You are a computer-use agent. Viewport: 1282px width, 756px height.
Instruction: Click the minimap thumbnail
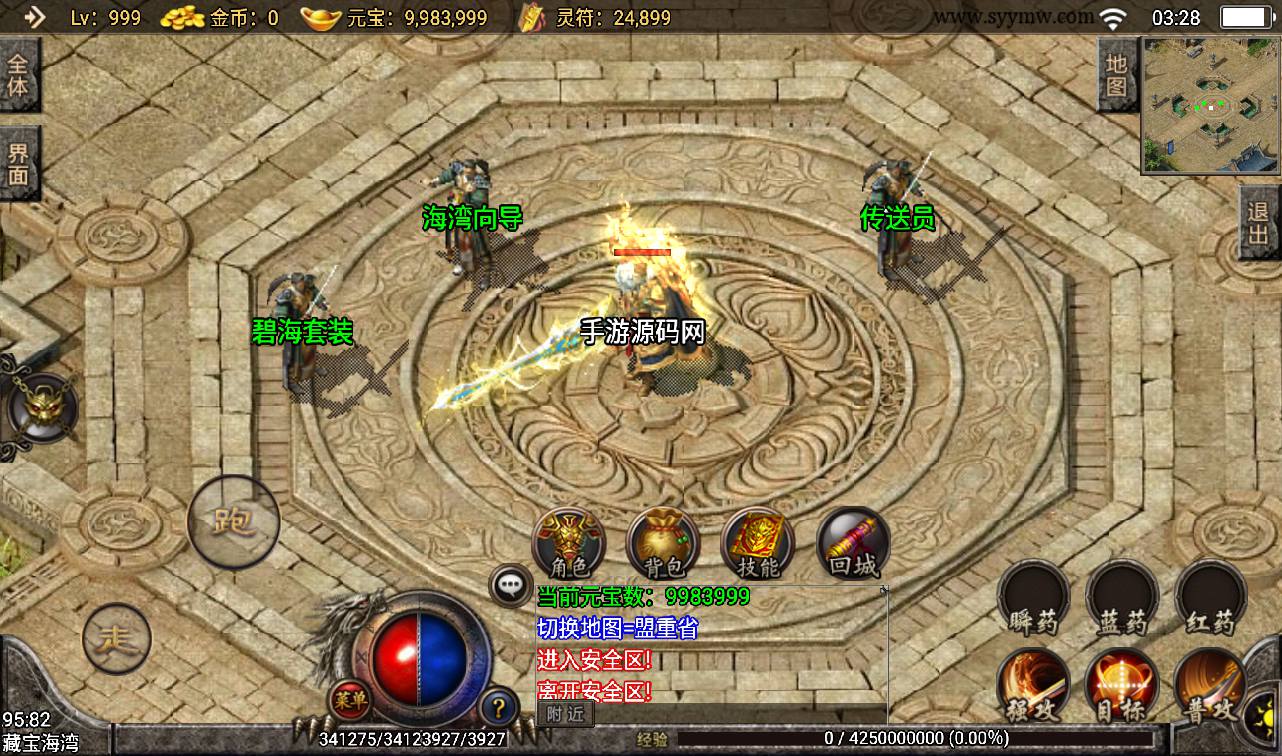tap(1209, 105)
